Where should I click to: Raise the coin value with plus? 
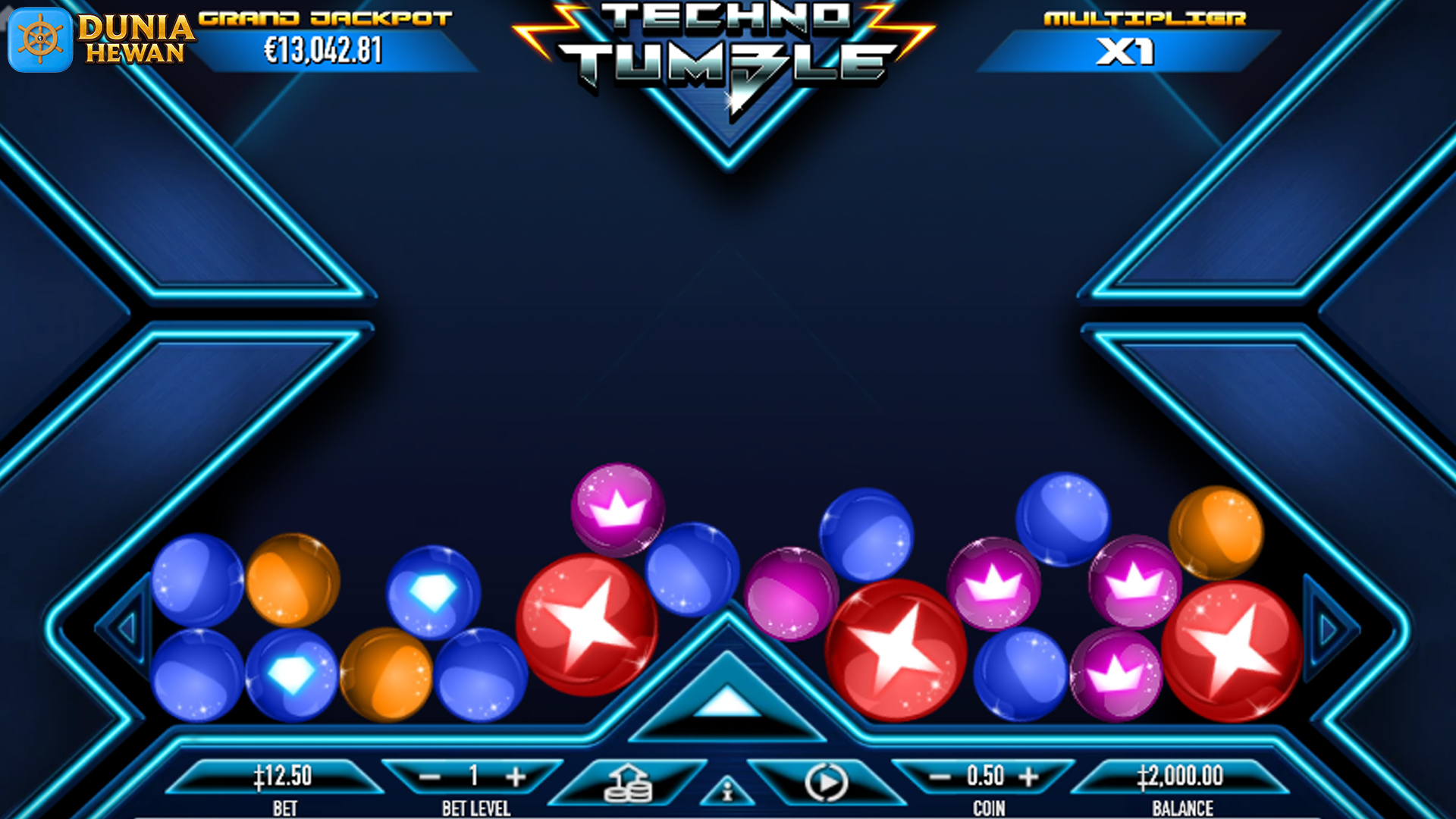click(1028, 777)
